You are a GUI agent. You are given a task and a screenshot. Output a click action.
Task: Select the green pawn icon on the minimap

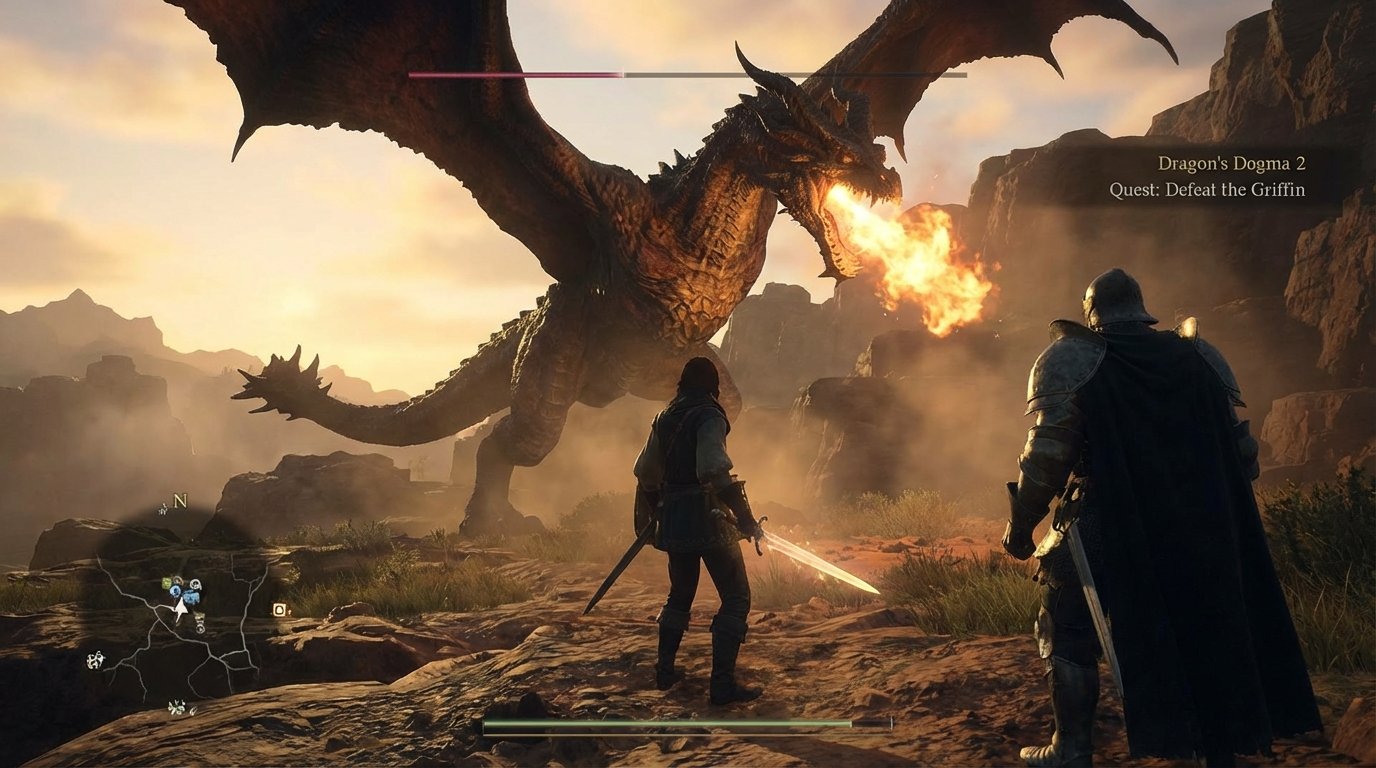click(x=166, y=583)
